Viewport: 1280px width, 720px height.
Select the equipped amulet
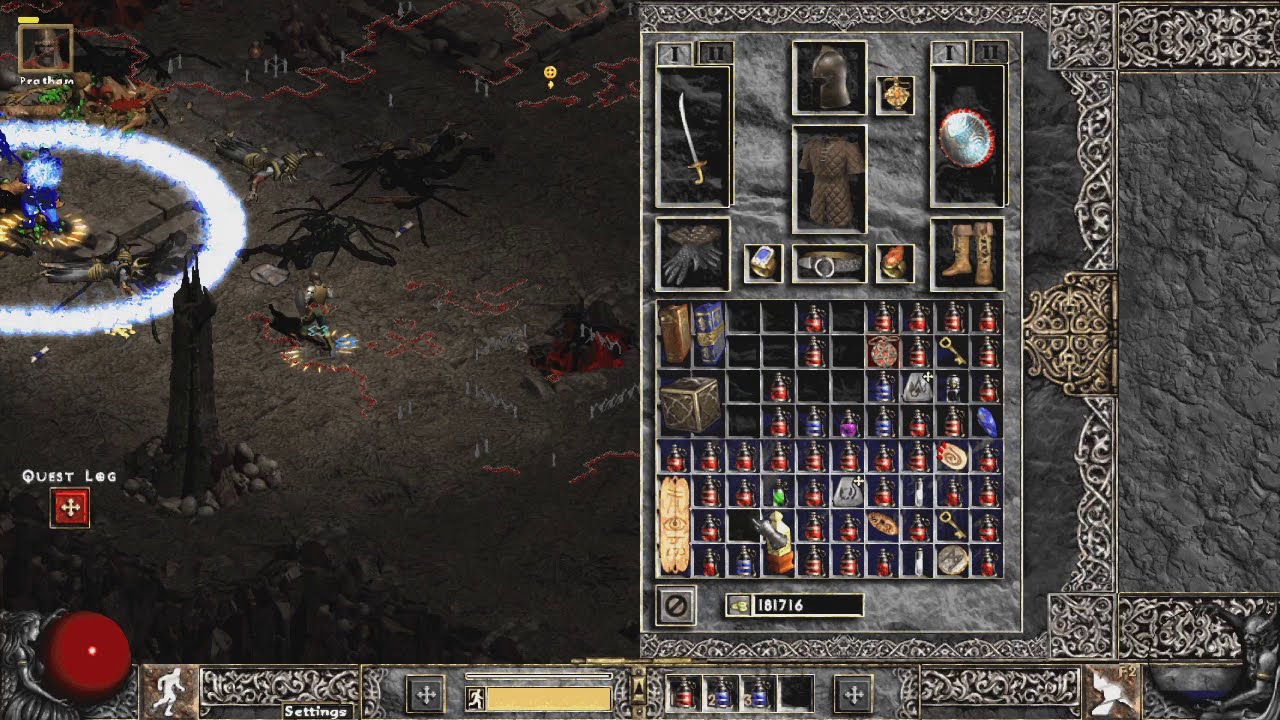pyautogui.click(x=895, y=95)
